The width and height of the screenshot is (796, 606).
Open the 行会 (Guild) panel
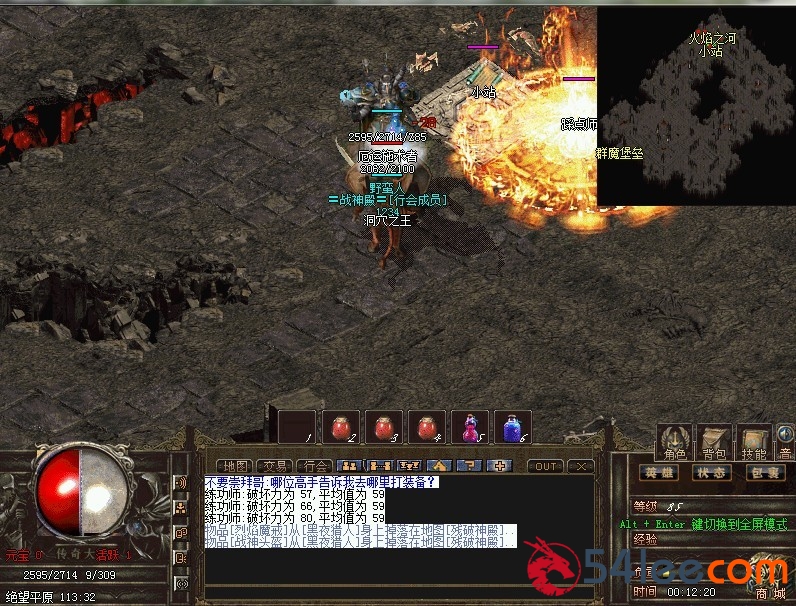(x=315, y=466)
